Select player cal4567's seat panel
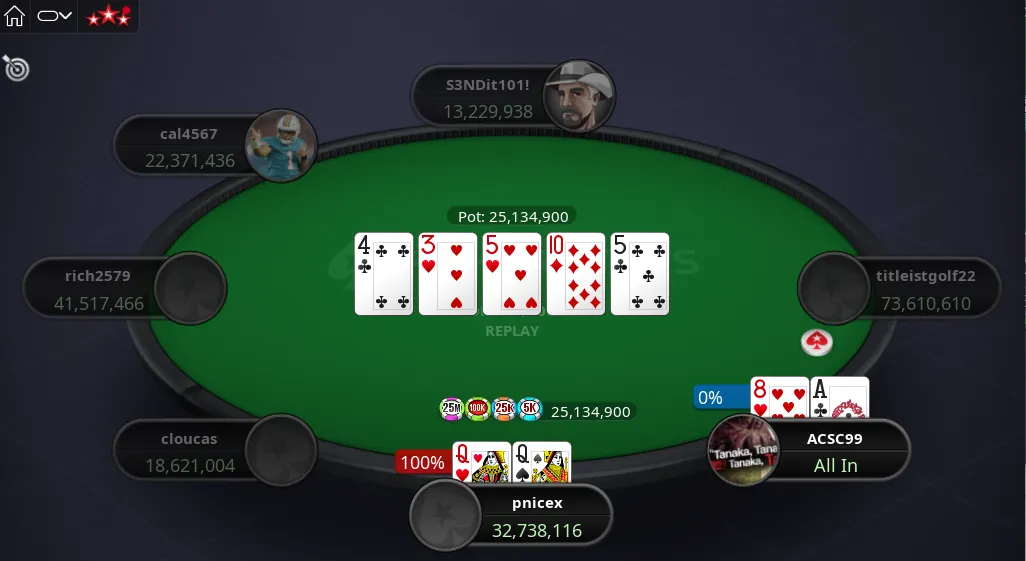The image size is (1026, 561). click(188, 147)
